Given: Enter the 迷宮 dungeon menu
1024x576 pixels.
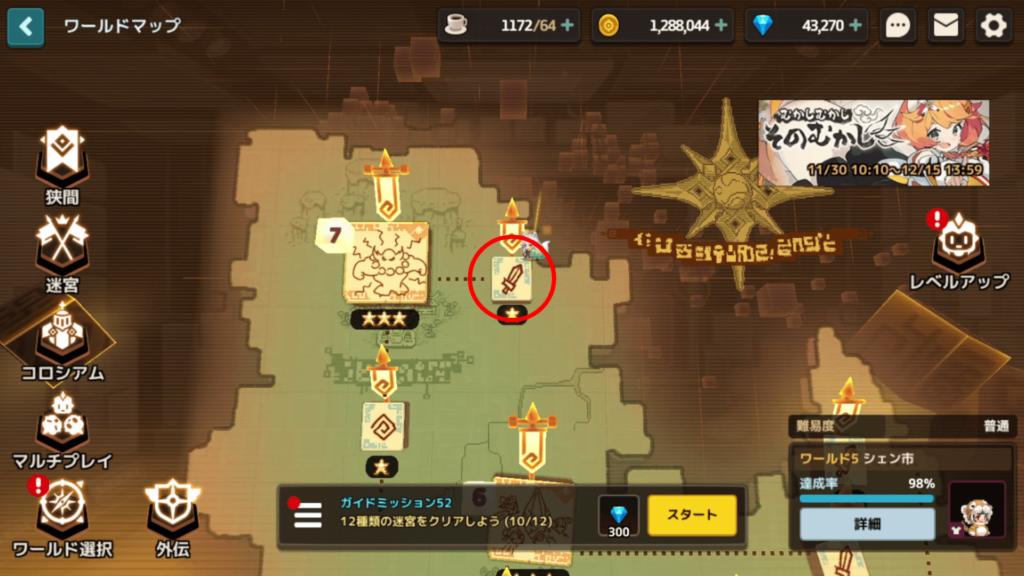Looking at the screenshot, I should point(62,251).
